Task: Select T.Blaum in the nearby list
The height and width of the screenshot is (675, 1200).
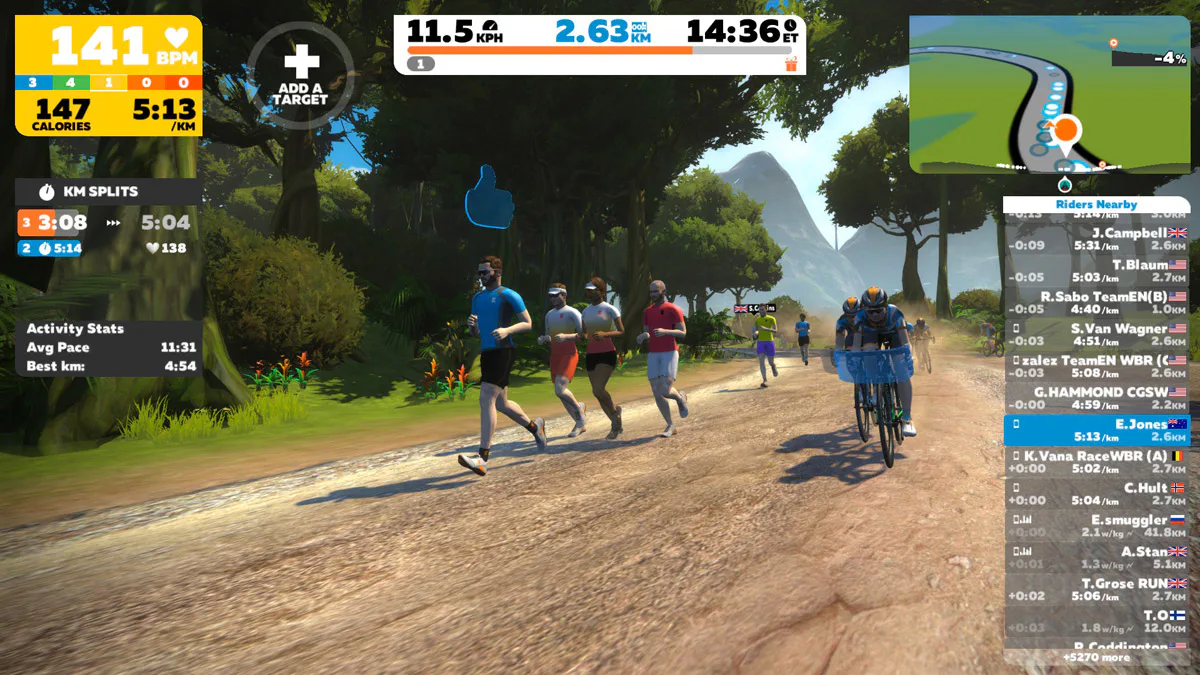Action: click(x=1097, y=271)
